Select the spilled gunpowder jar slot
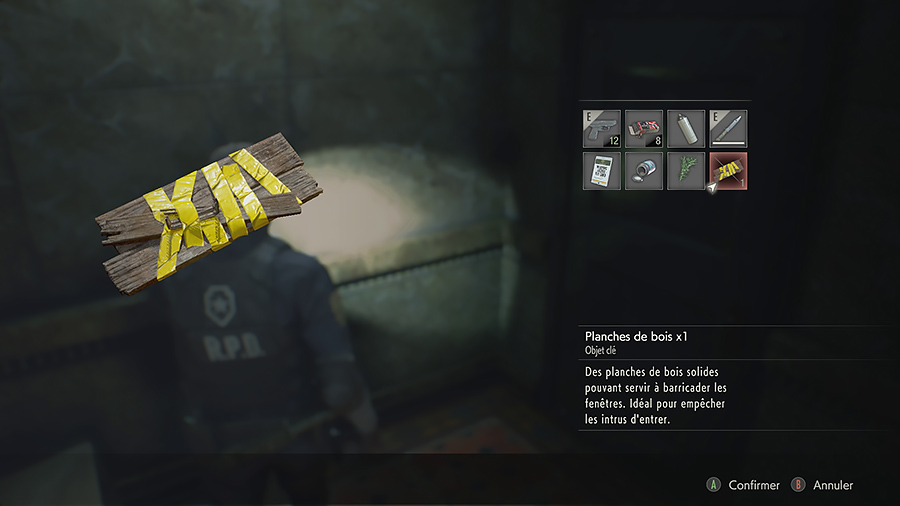Screen dimensions: 900x506 [x=644, y=171]
